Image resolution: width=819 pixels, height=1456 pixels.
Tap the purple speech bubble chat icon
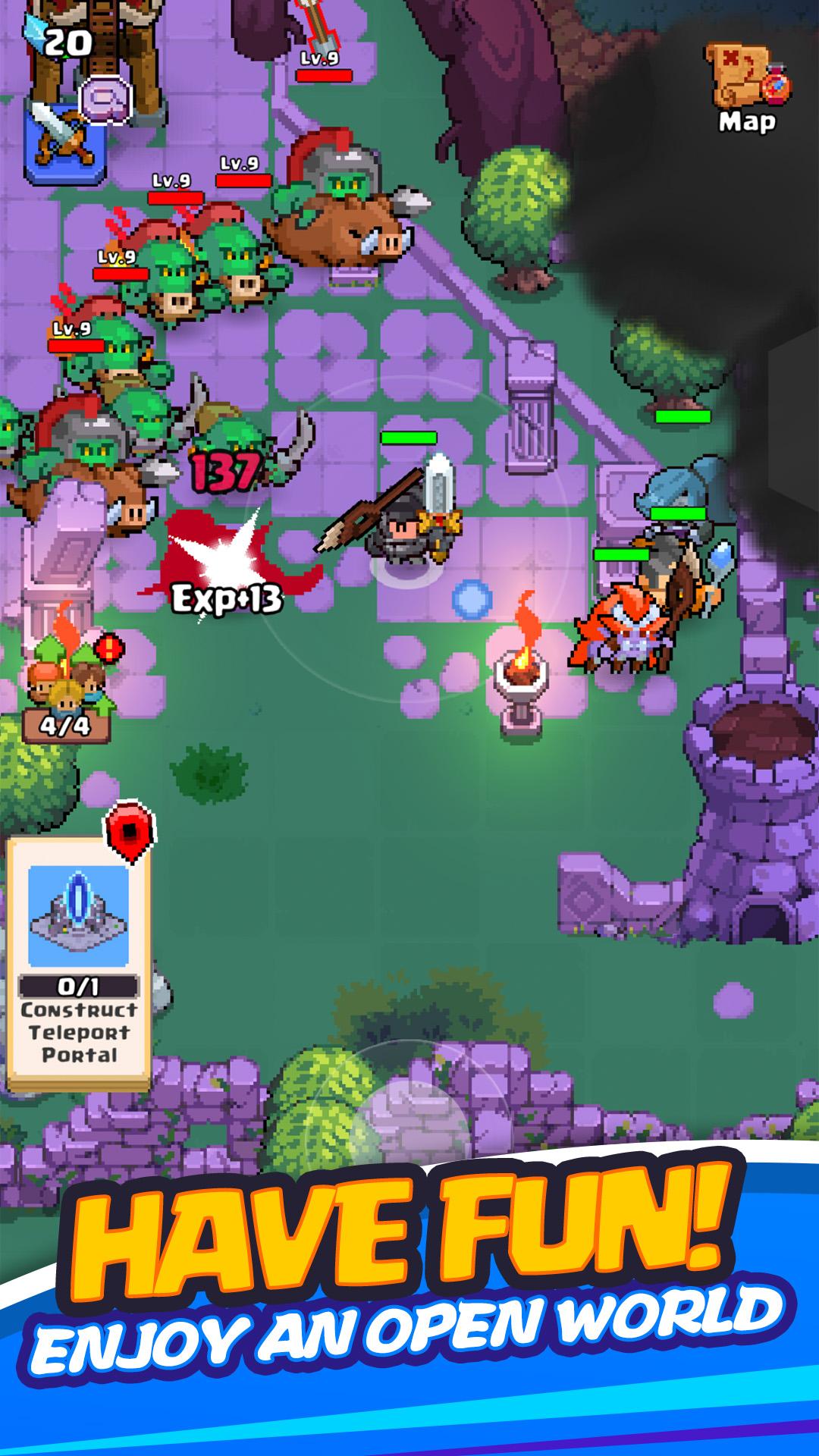[x=105, y=99]
